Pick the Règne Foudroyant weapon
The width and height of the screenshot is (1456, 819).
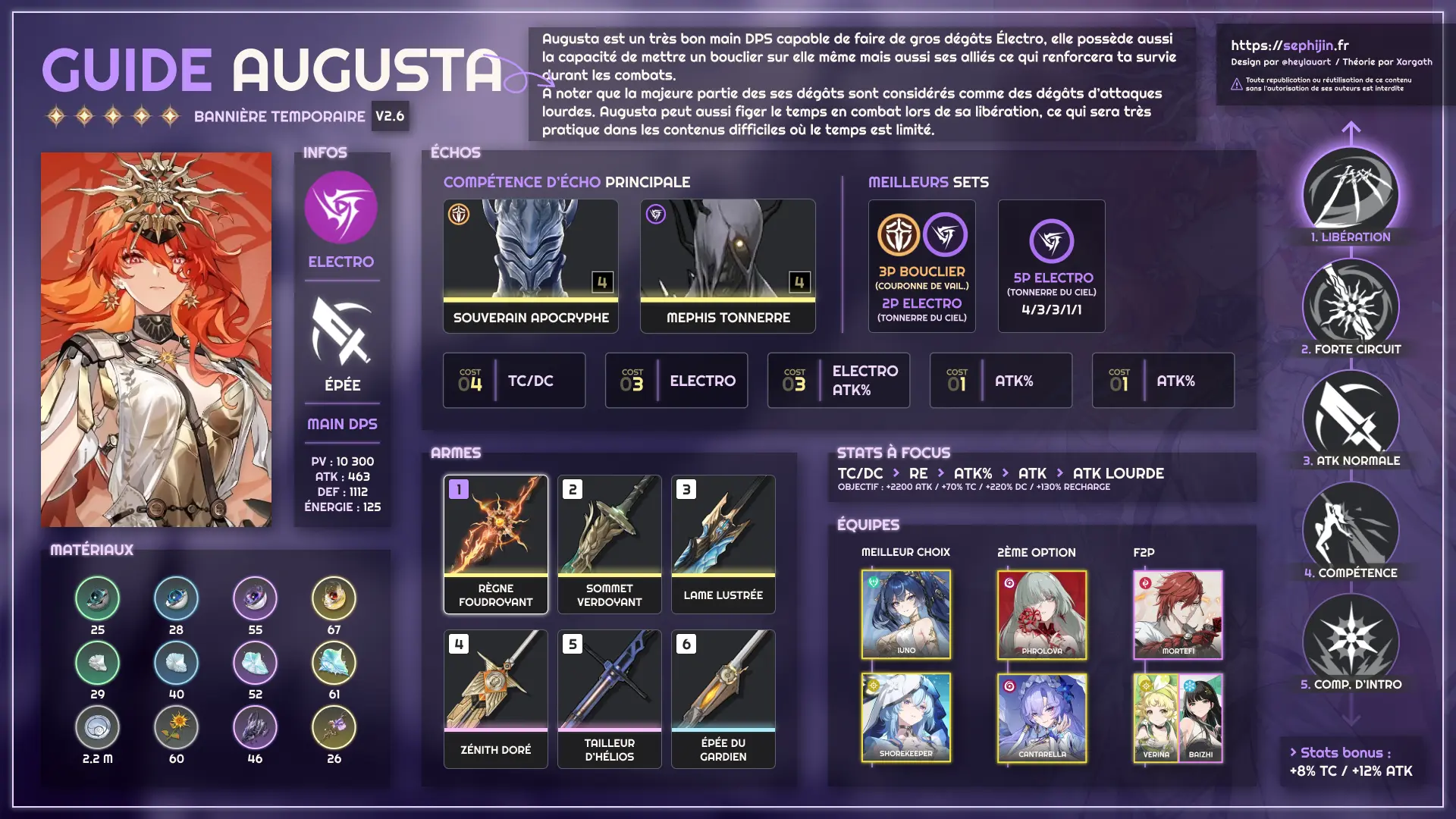point(495,544)
